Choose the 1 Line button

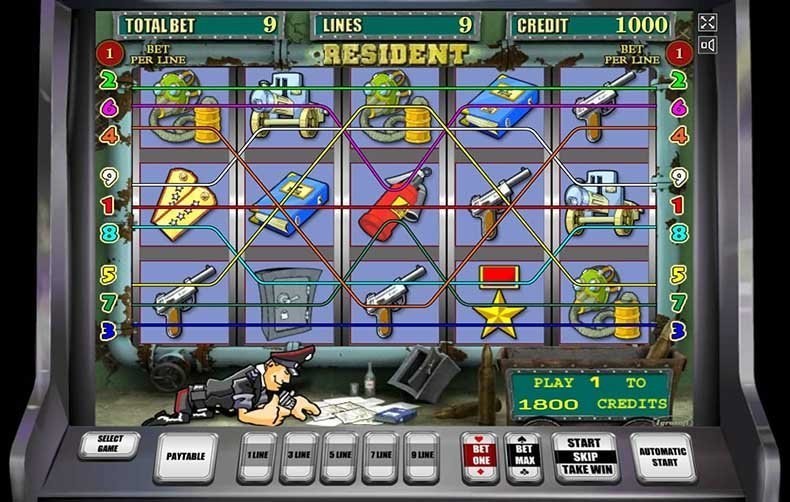[x=259, y=456]
